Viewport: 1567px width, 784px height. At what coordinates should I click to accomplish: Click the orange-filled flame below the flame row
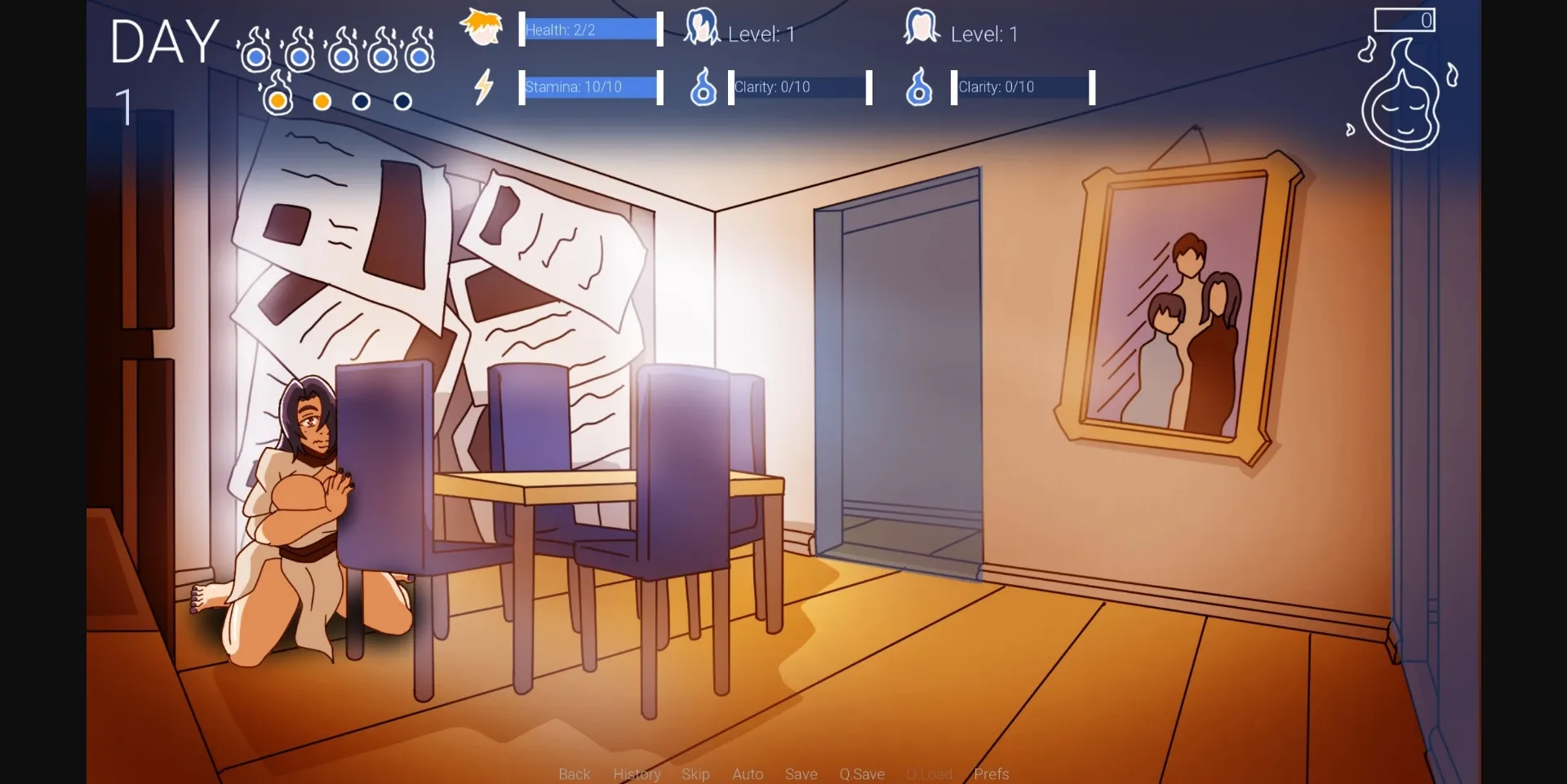(x=278, y=98)
